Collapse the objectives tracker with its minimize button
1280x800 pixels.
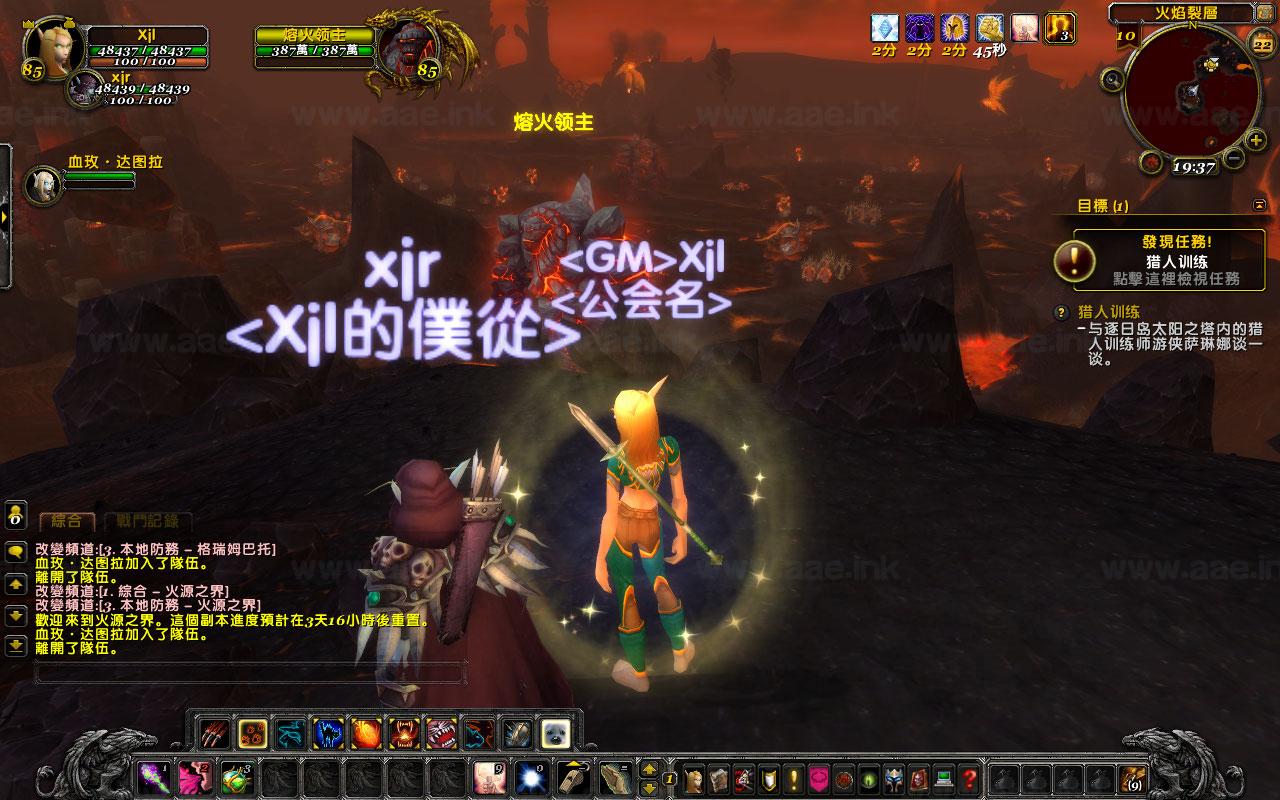(1258, 205)
